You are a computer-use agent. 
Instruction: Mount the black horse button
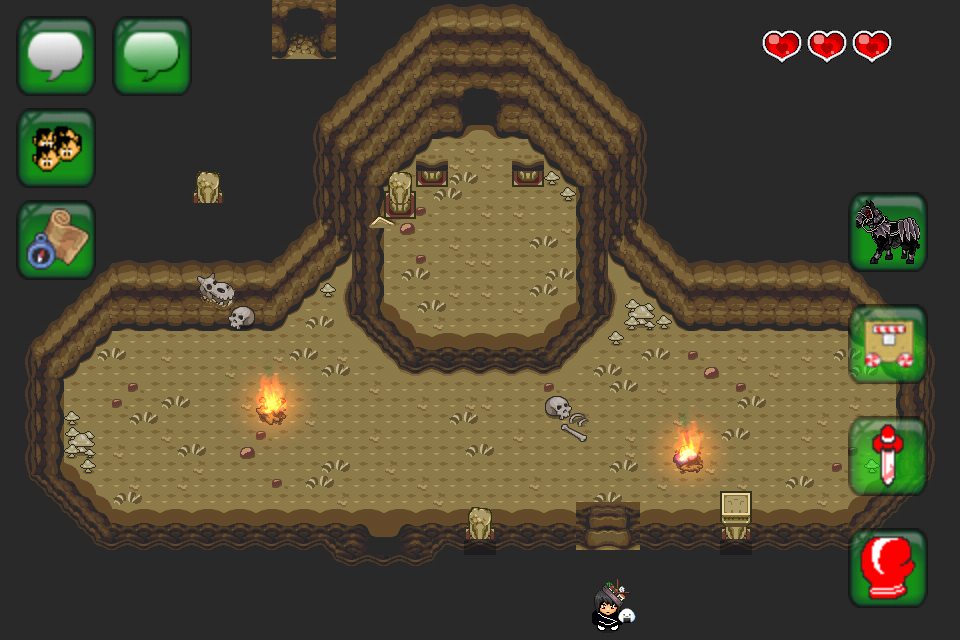point(888,232)
